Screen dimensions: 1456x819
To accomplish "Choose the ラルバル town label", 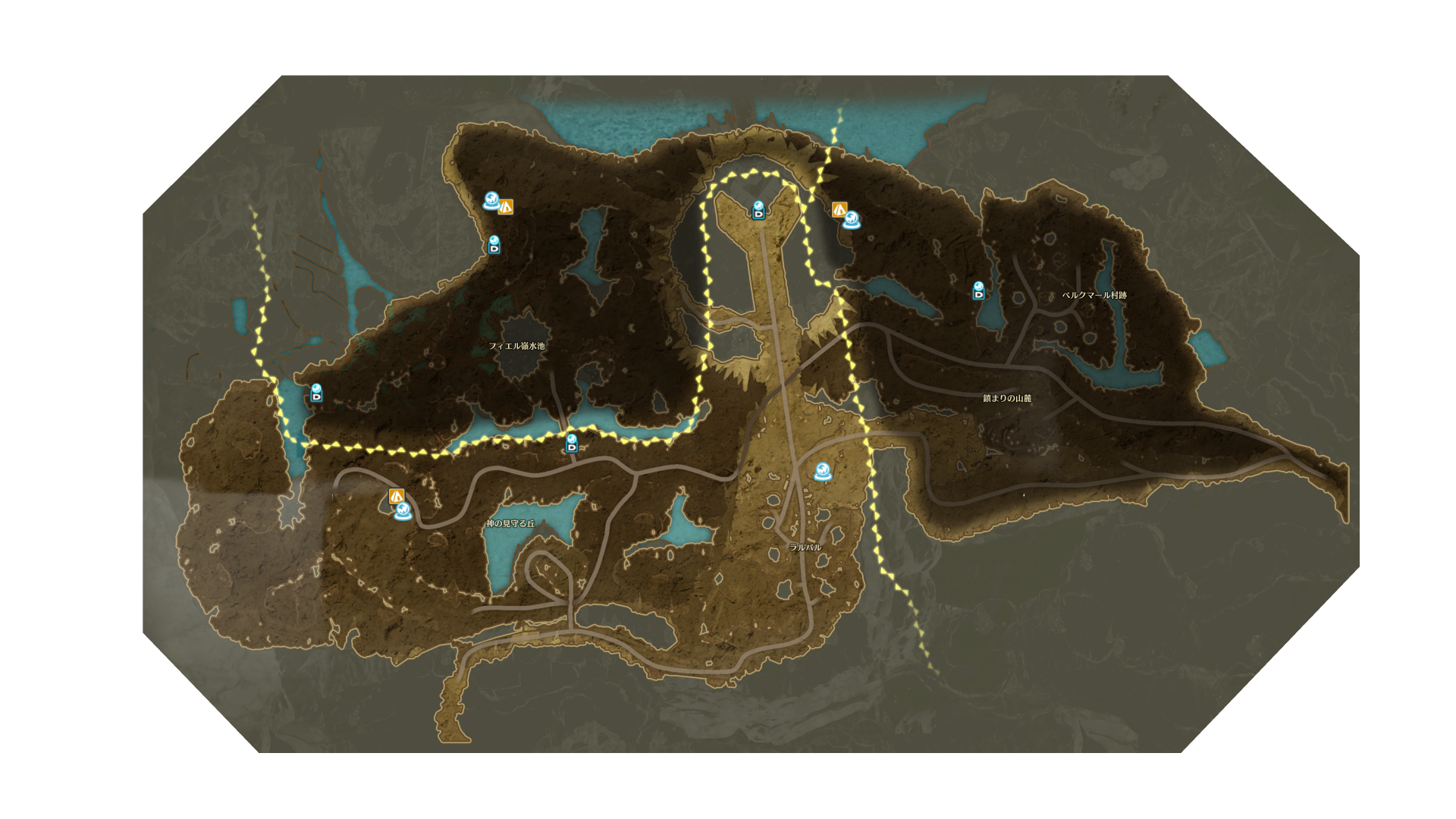I will point(805,548).
